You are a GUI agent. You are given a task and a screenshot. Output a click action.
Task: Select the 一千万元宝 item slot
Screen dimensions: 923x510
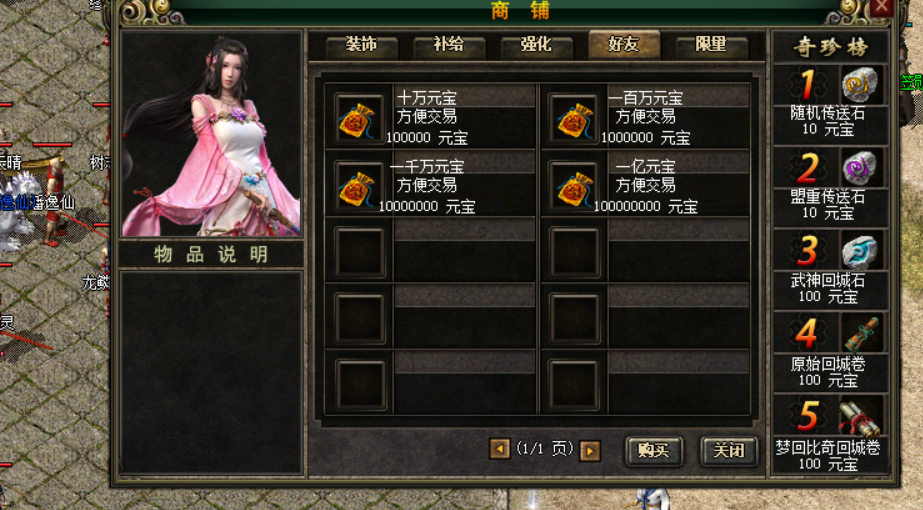pyautogui.click(x=360, y=186)
